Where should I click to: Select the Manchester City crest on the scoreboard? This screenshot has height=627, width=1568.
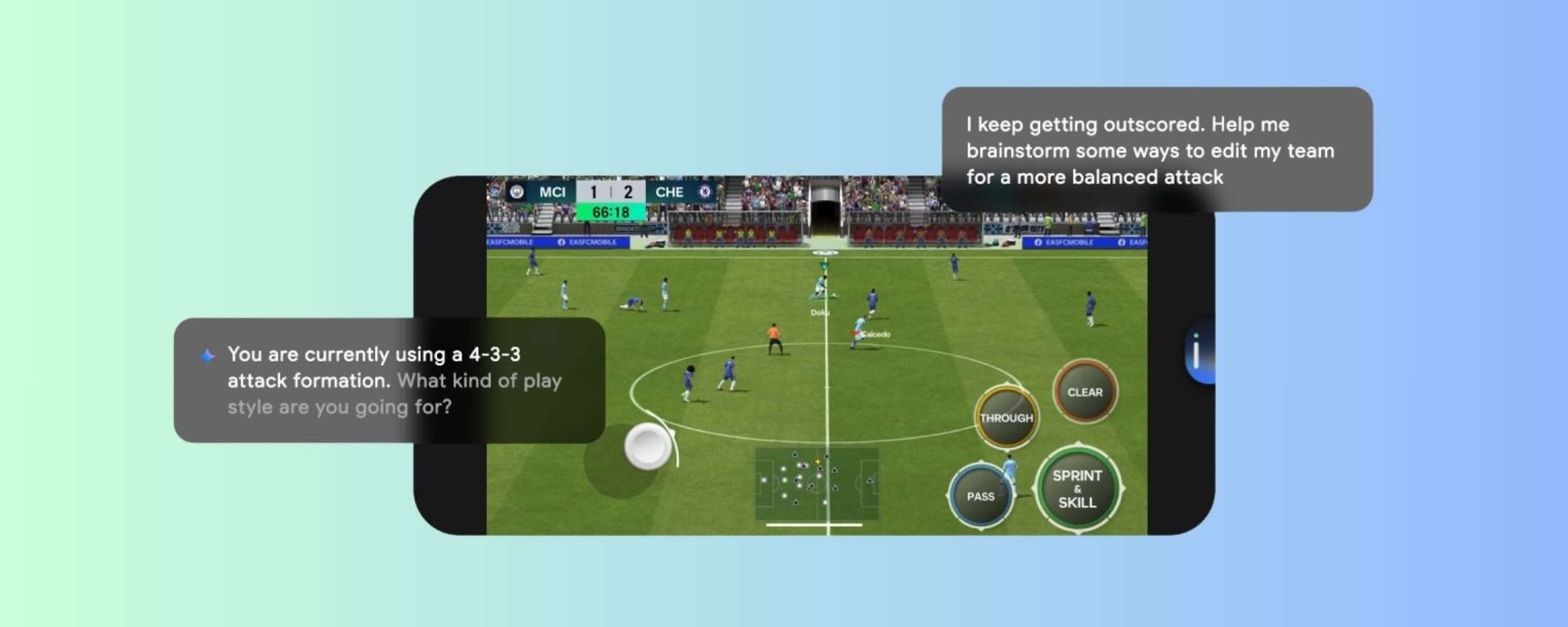click(516, 192)
